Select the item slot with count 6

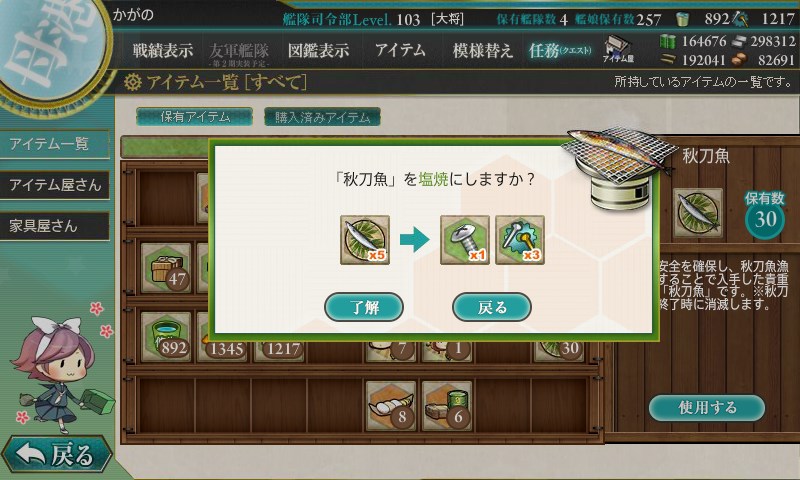point(446,403)
